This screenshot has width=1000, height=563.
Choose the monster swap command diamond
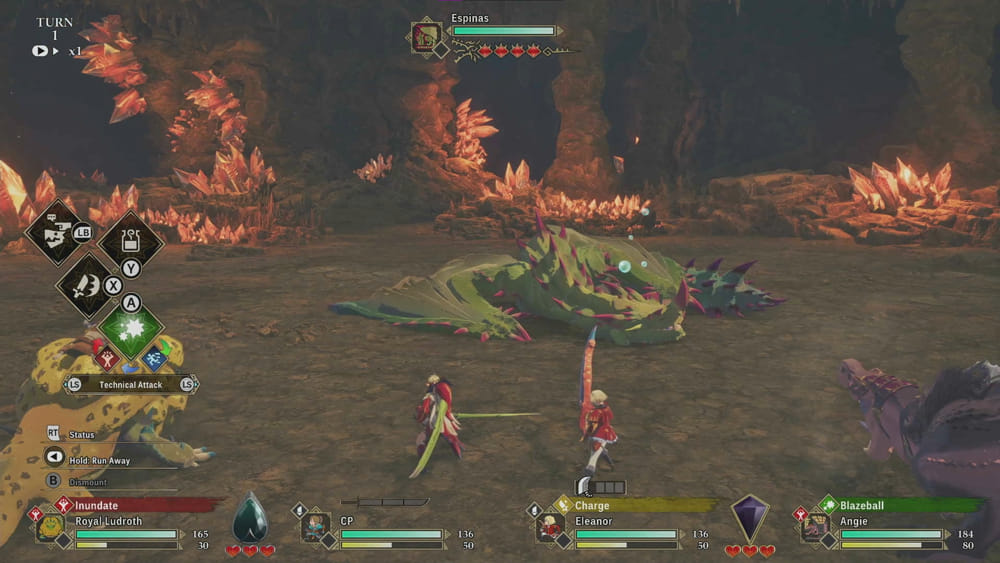point(55,232)
